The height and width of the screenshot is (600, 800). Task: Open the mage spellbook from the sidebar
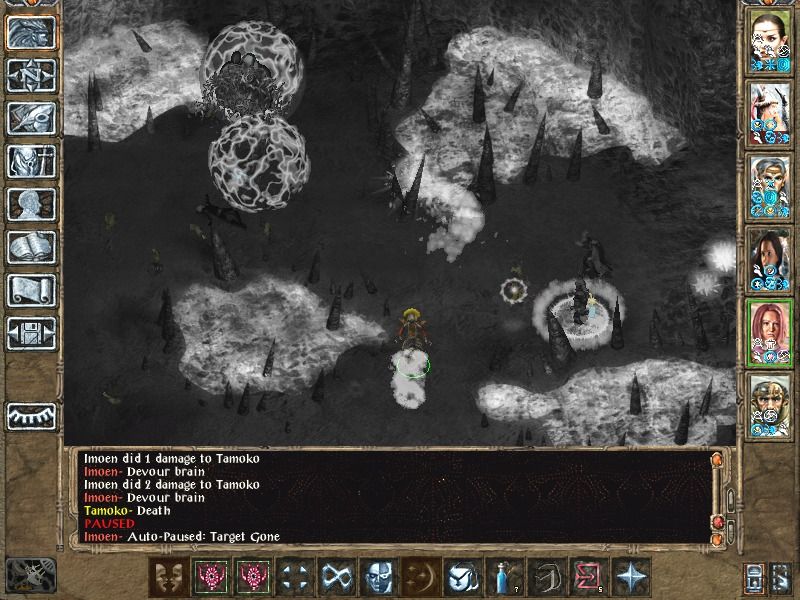point(30,247)
